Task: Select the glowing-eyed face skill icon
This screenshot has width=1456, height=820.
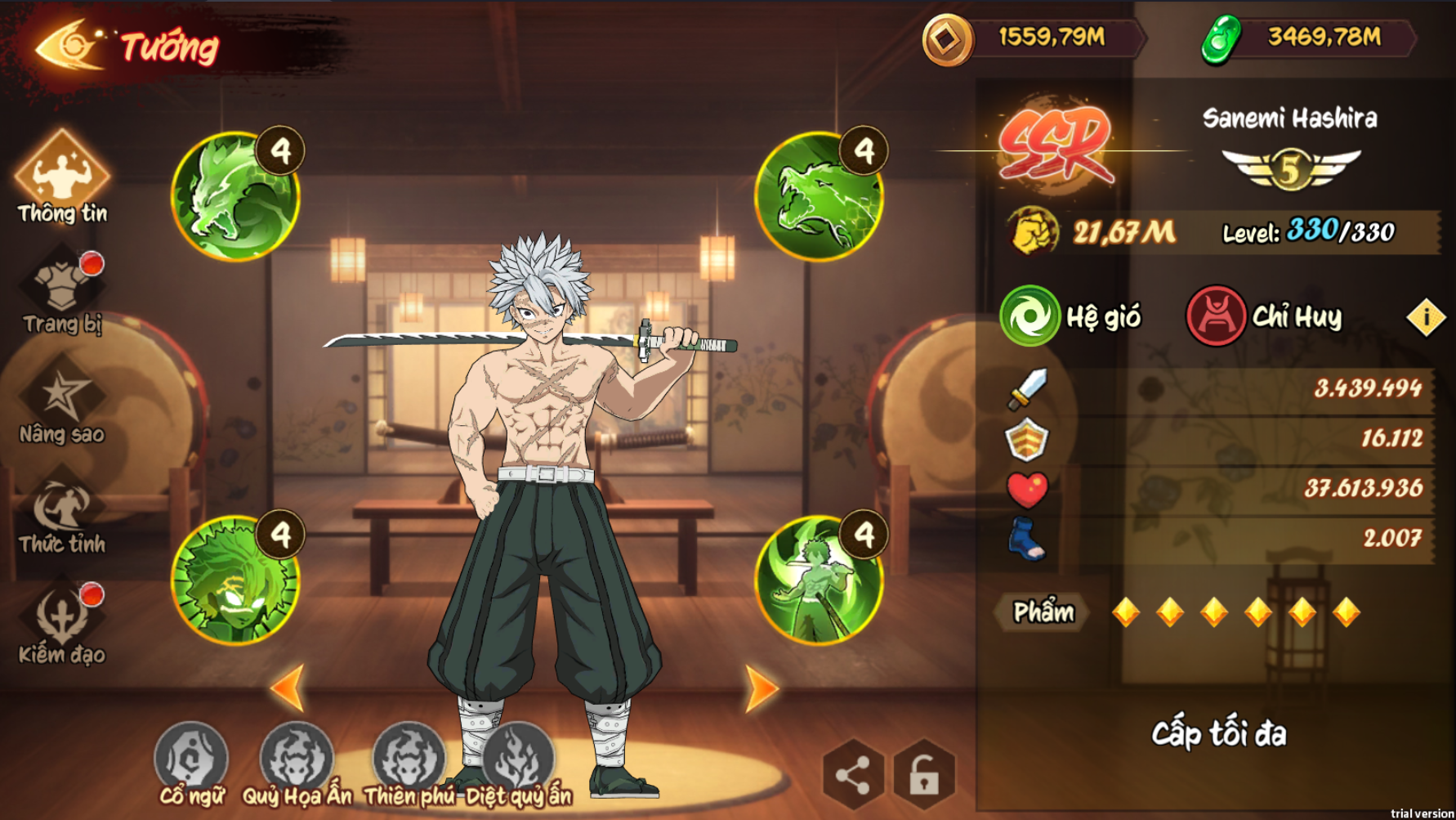Action: (x=235, y=580)
